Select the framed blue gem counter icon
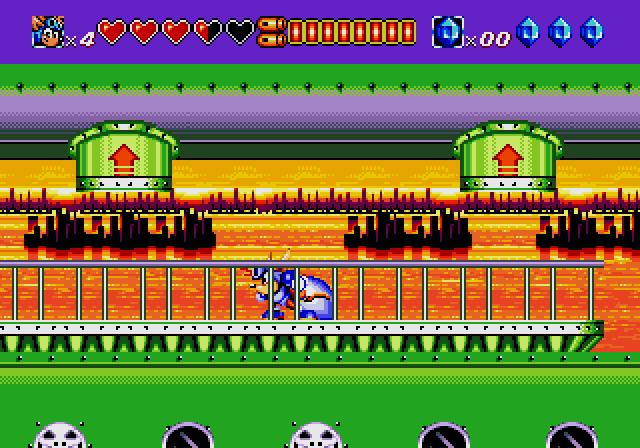Image resolution: width=640 pixels, height=448 pixels. [x=447, y=32]
